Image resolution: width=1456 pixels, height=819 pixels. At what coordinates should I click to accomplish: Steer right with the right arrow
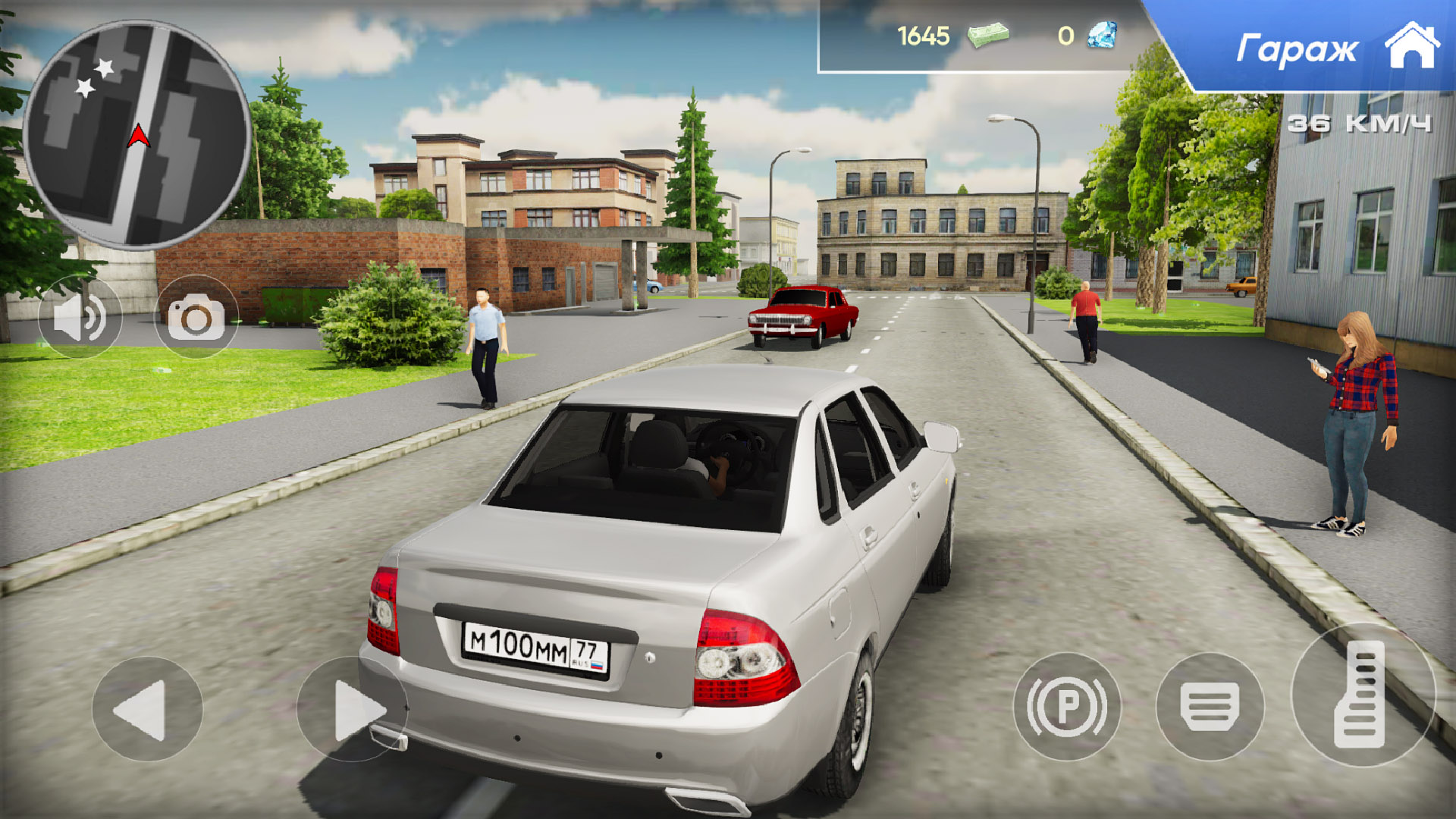coord(352,709)
